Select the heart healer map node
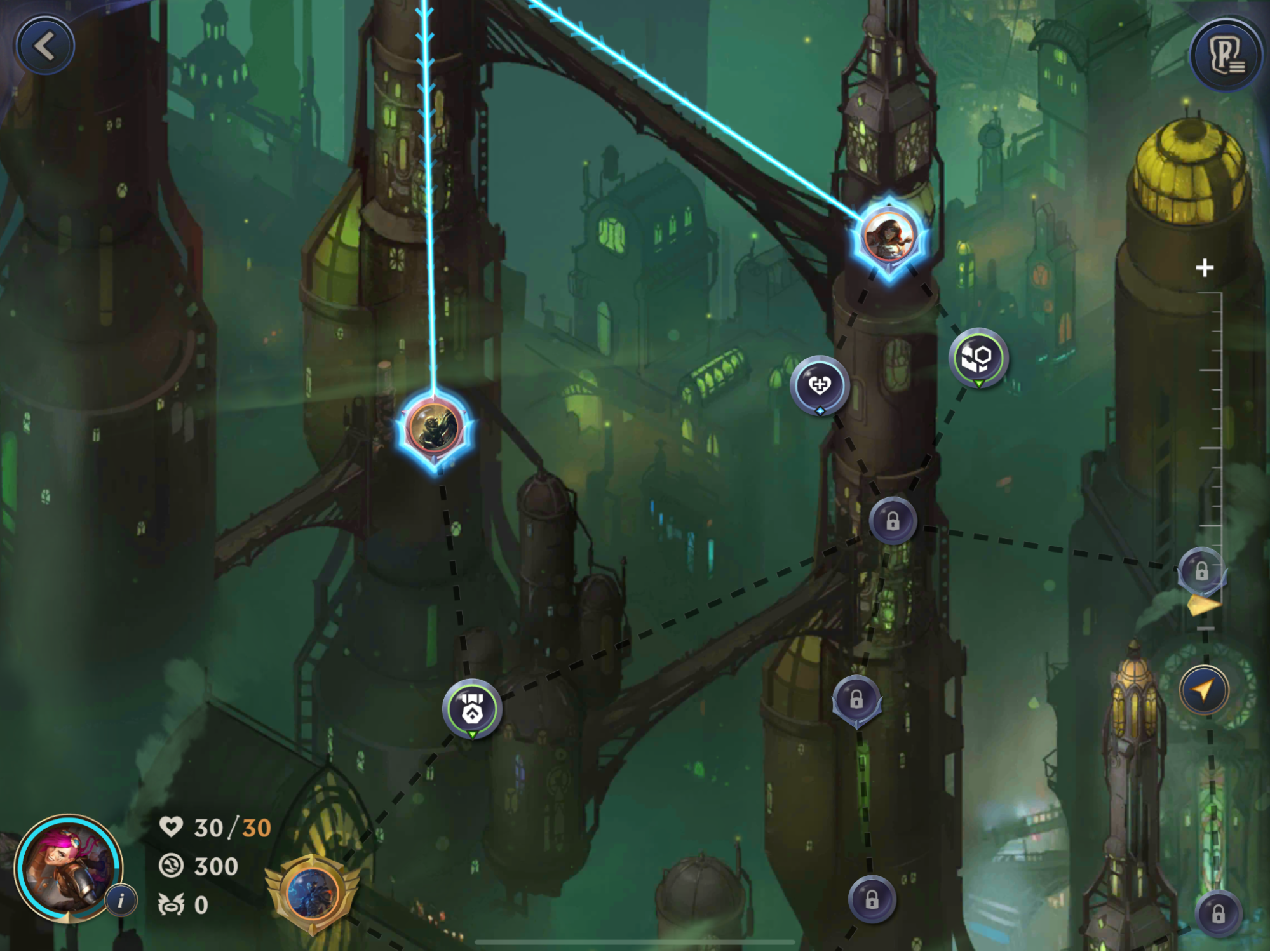 coord(820,385)
